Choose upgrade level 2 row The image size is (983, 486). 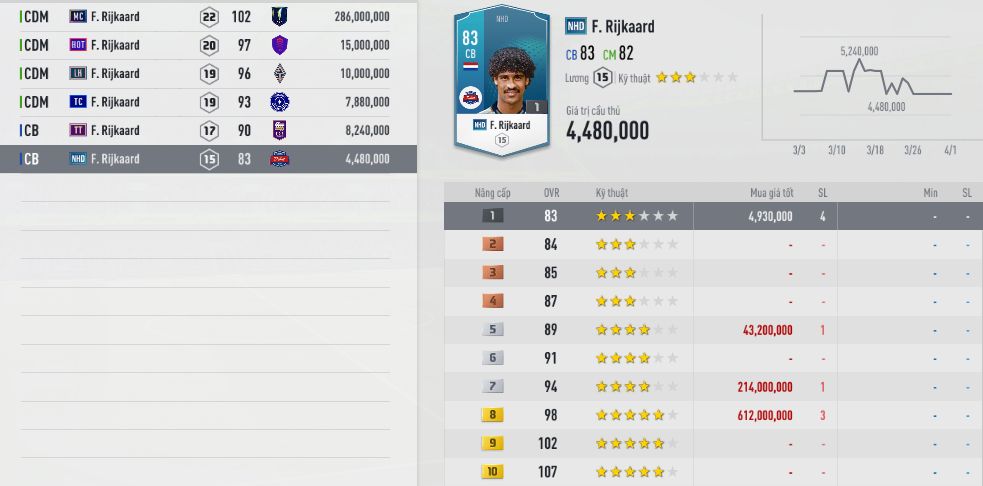(x=712, y=244)
